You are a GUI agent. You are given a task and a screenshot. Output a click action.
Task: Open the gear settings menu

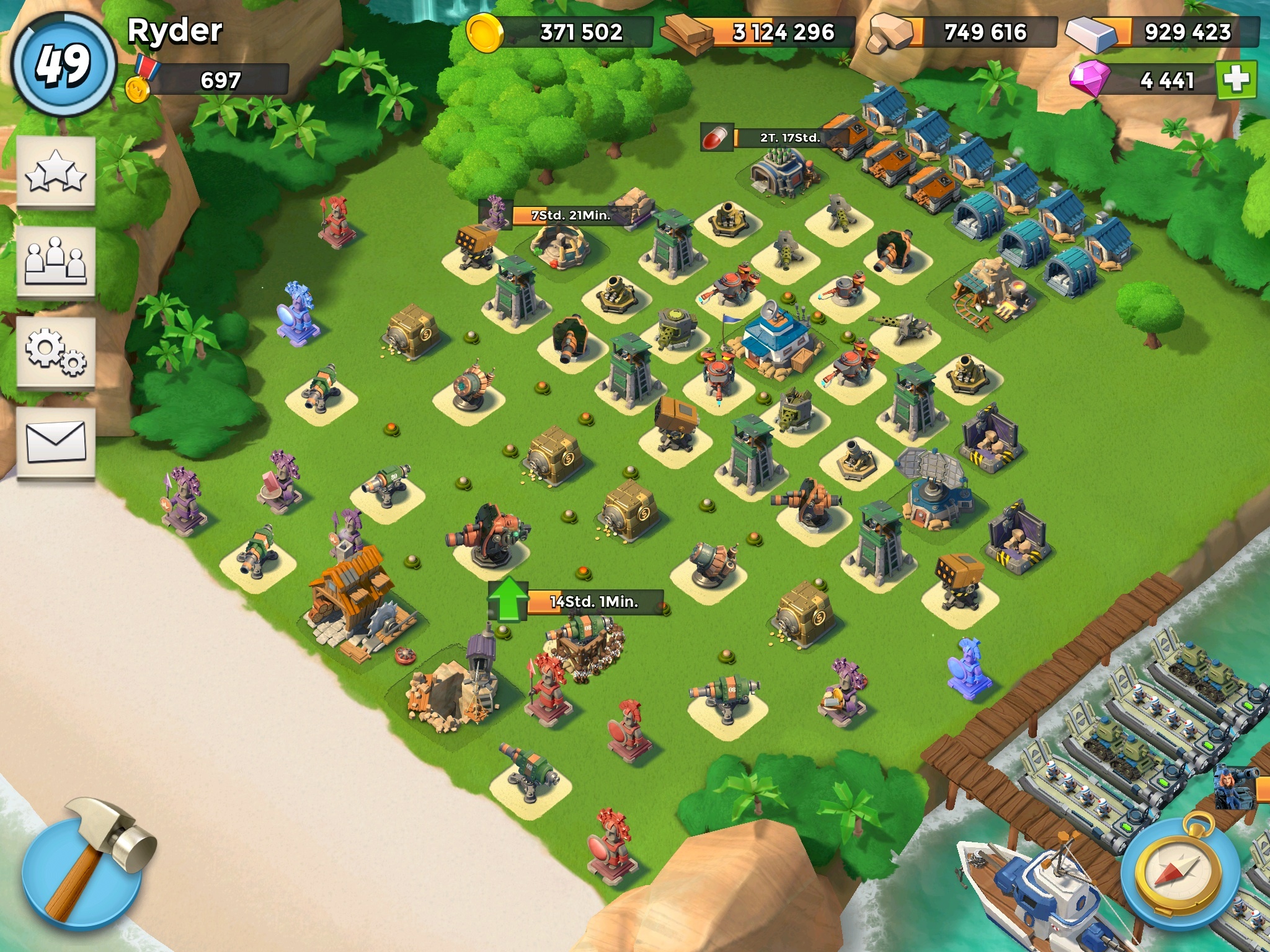click(56, 353)
